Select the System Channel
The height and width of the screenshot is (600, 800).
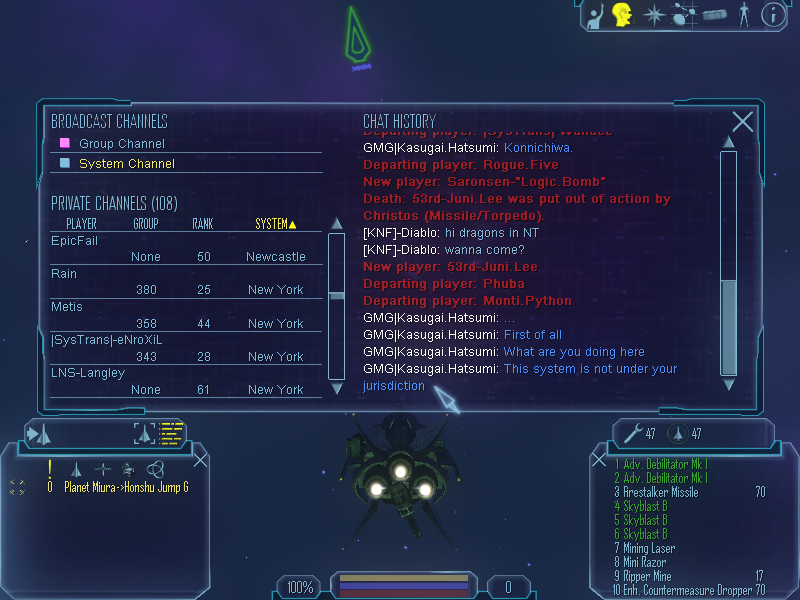tap(126, 163)
